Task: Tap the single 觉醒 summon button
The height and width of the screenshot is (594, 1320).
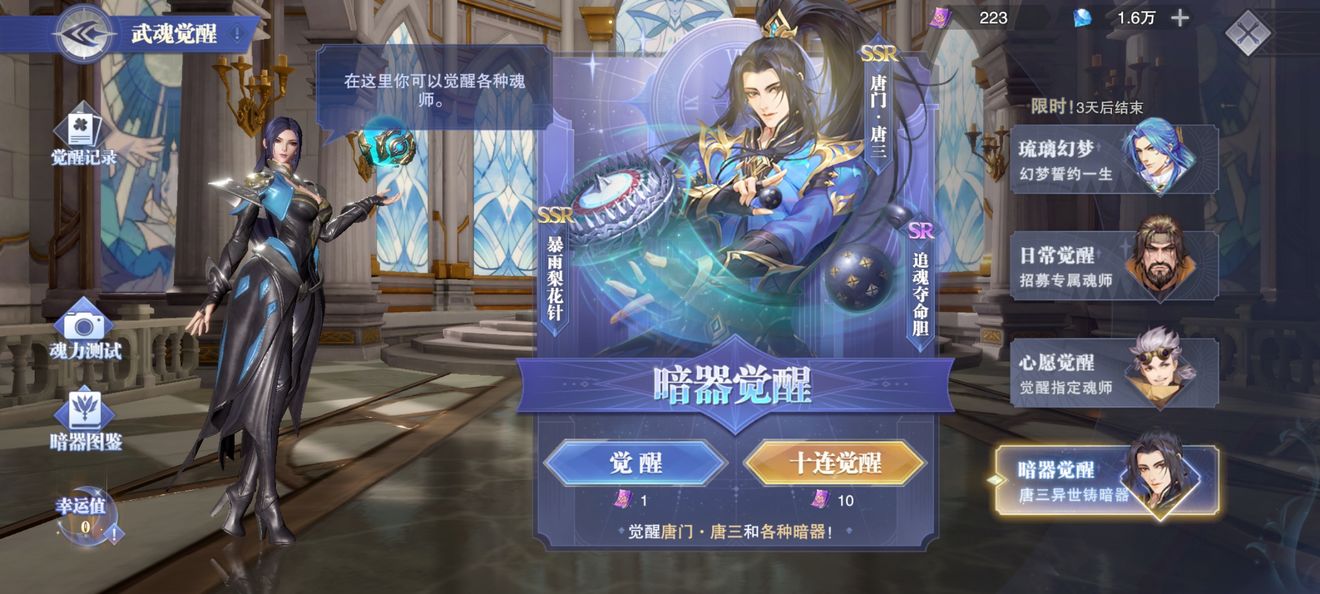Action: click(635, 463)
